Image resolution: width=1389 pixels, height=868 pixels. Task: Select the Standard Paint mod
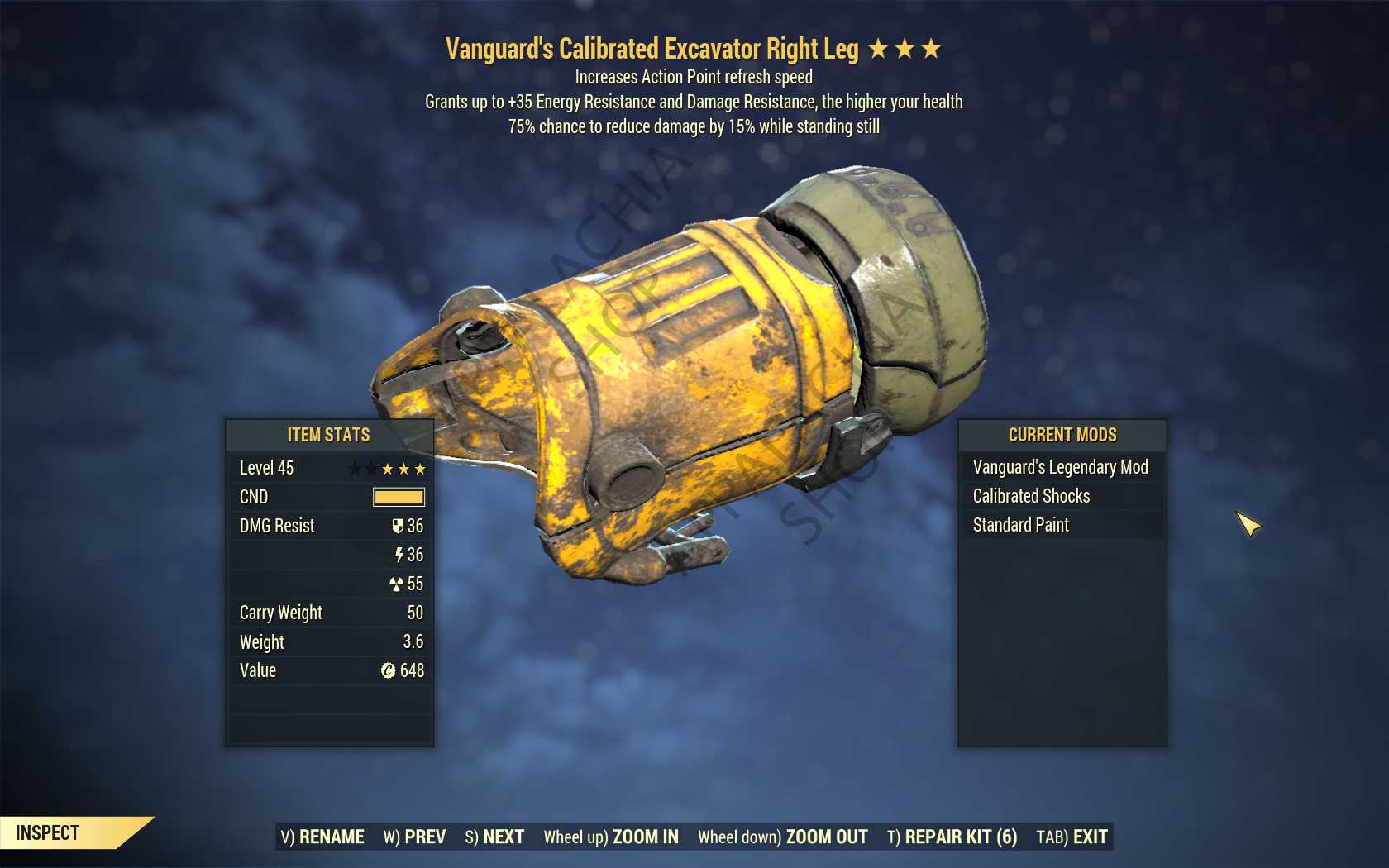pyautogui.click(x=1021, y=525)
